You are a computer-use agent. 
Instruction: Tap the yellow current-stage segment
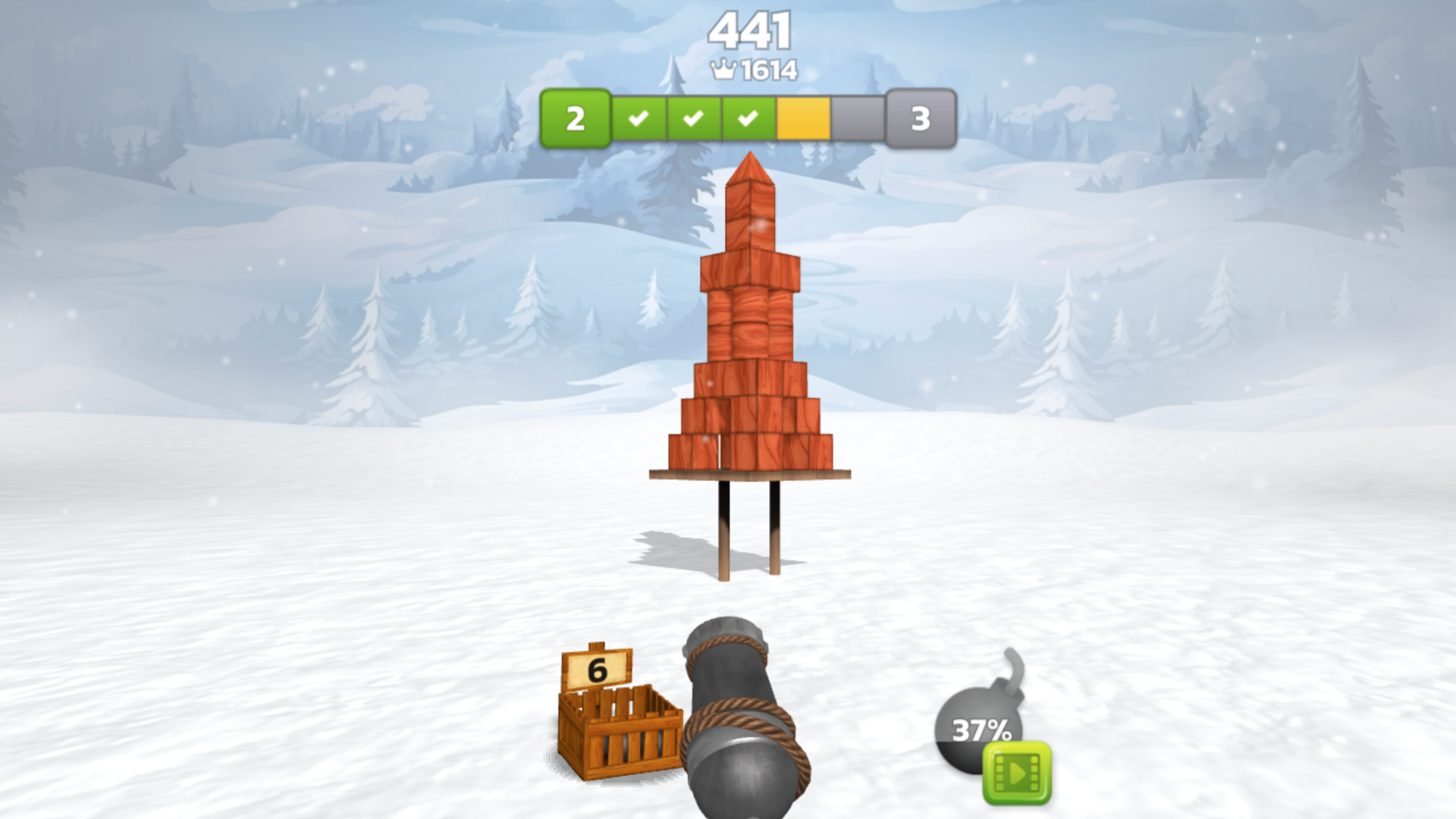(804, 117)
